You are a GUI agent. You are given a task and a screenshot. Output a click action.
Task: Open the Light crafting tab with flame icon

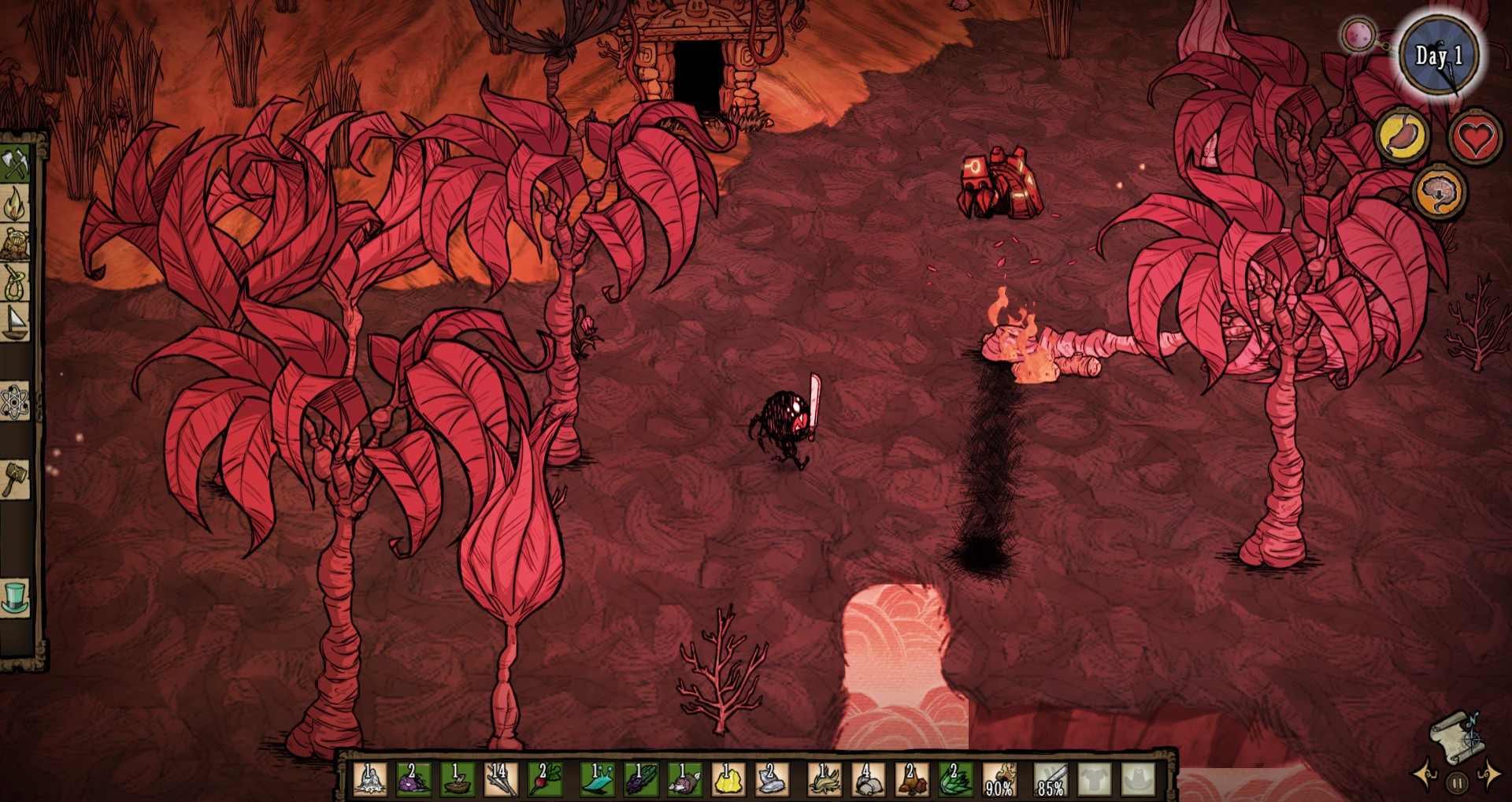pyautogui.click(x=15, y=205)
